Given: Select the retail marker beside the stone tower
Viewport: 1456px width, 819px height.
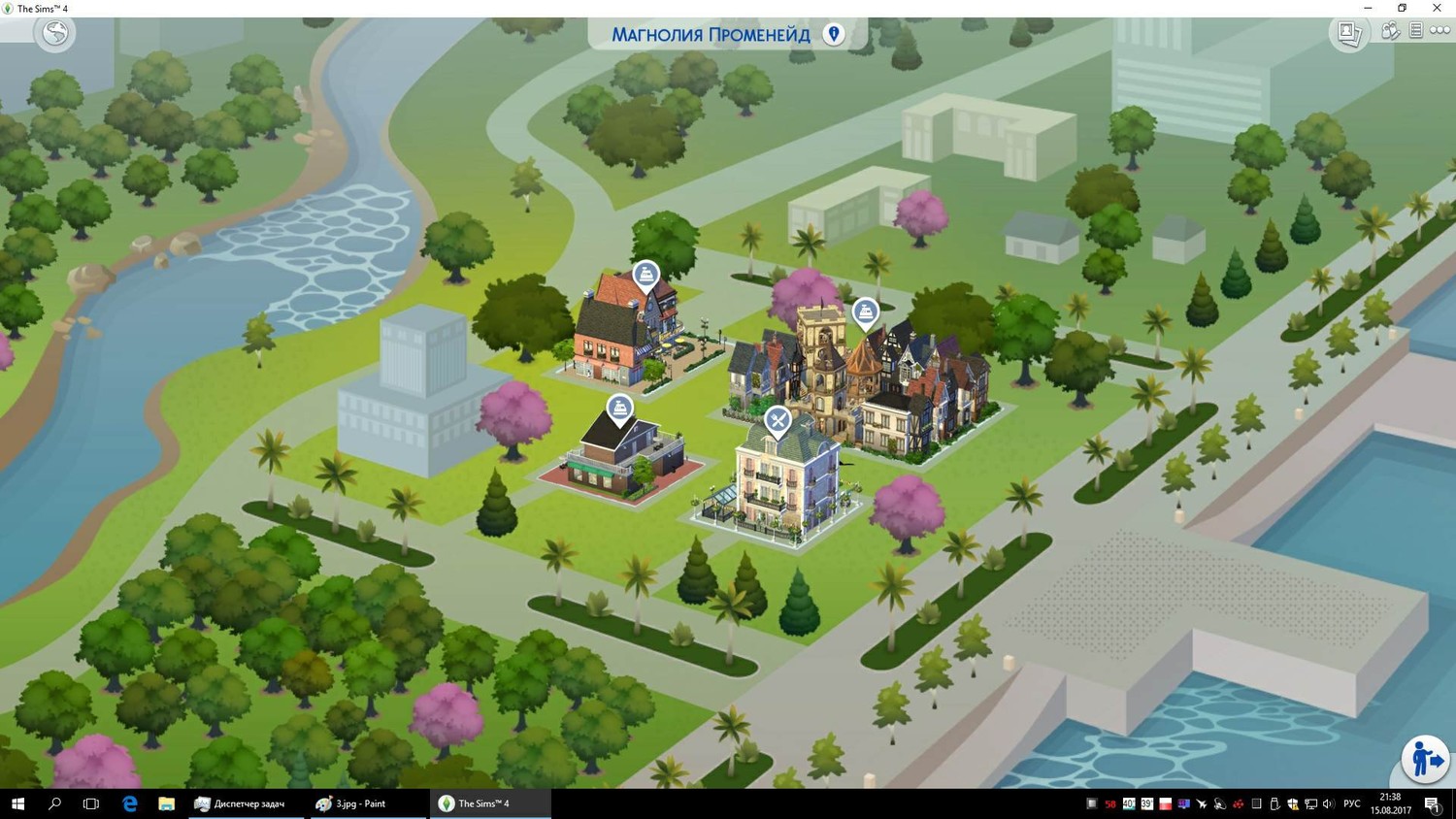Looking at the screenshot, I should (865, 313).
